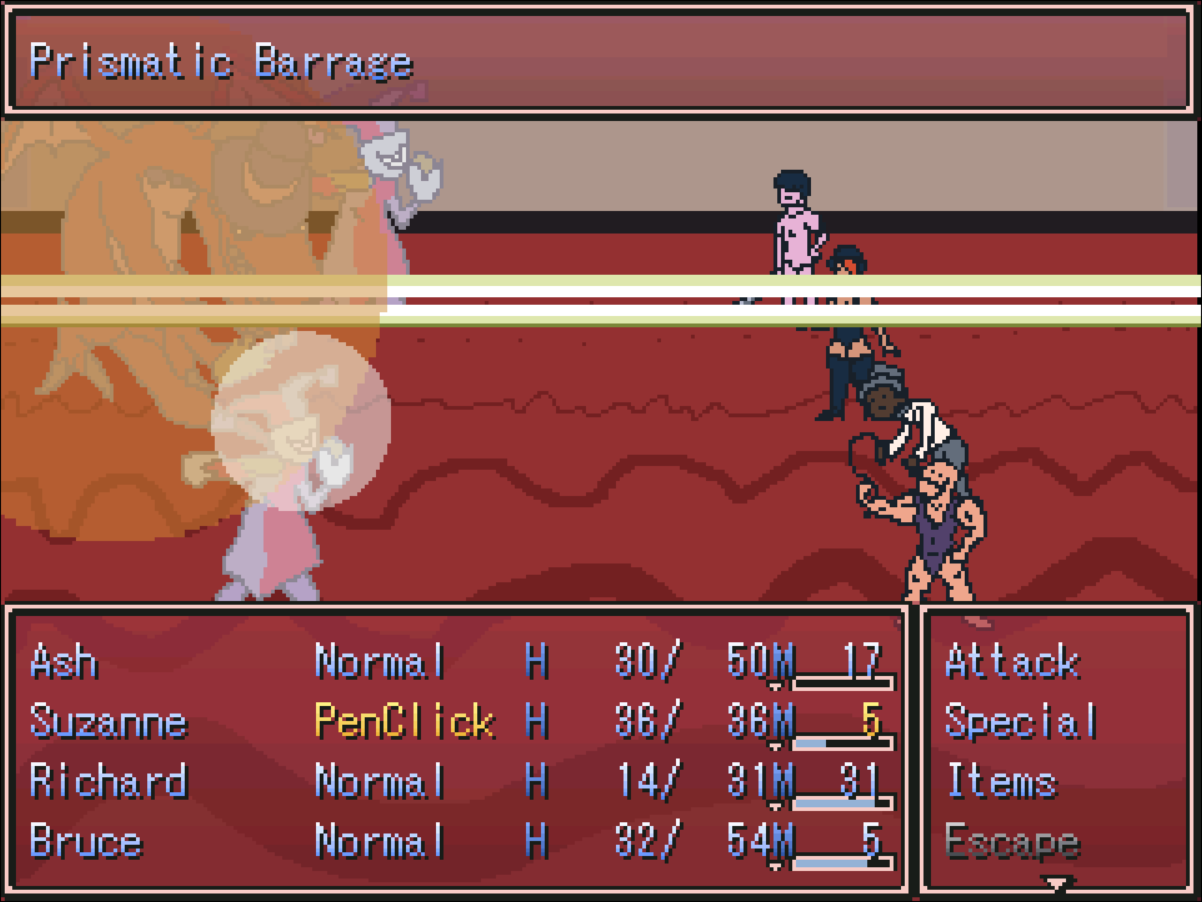Image resolution: width=1202 pixels, height=902 pixels.
Task: Select Ash in the party list
Action: [x=64, y=662]
